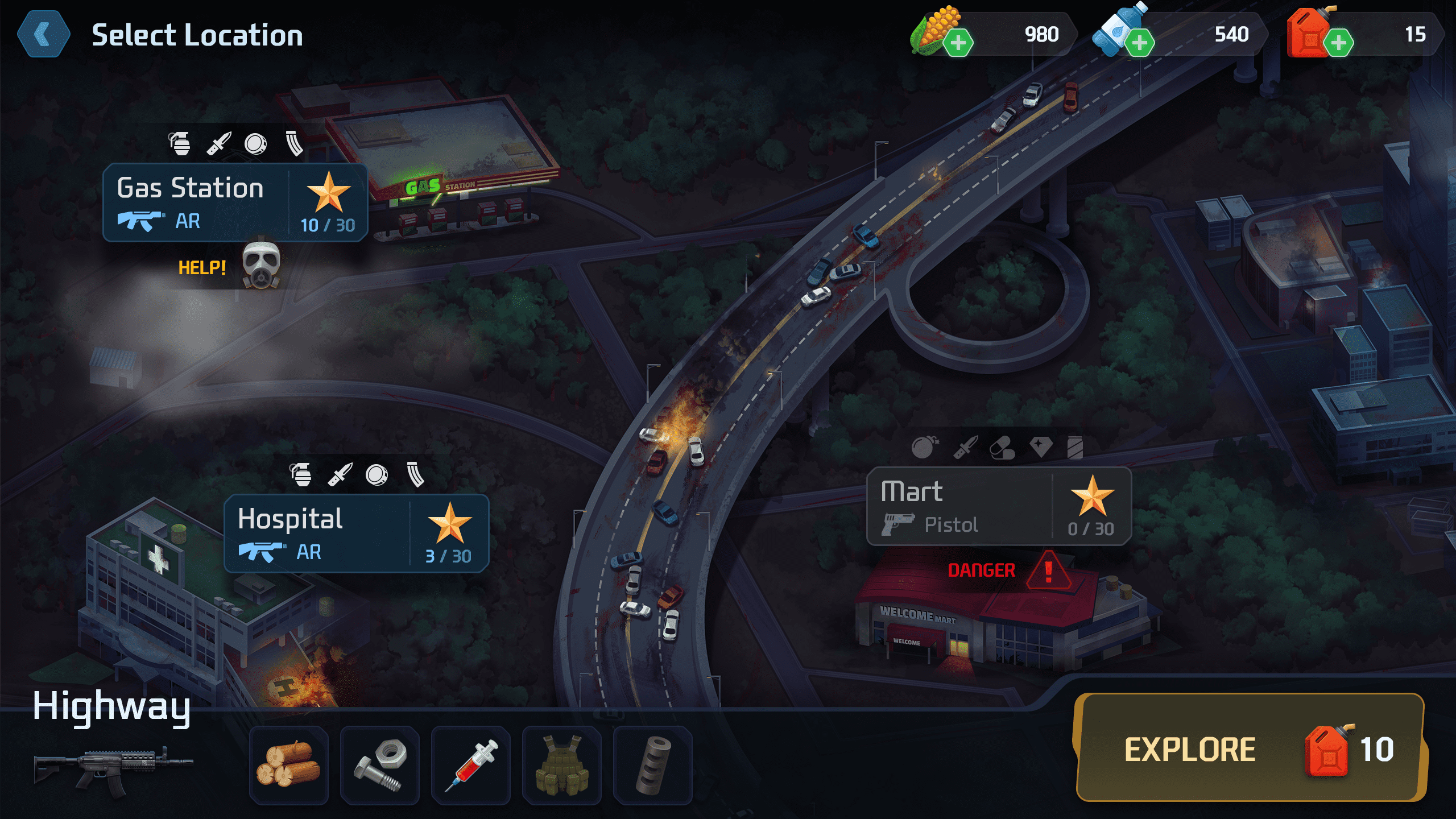Buy more fuel canisters

point(1338,43)
